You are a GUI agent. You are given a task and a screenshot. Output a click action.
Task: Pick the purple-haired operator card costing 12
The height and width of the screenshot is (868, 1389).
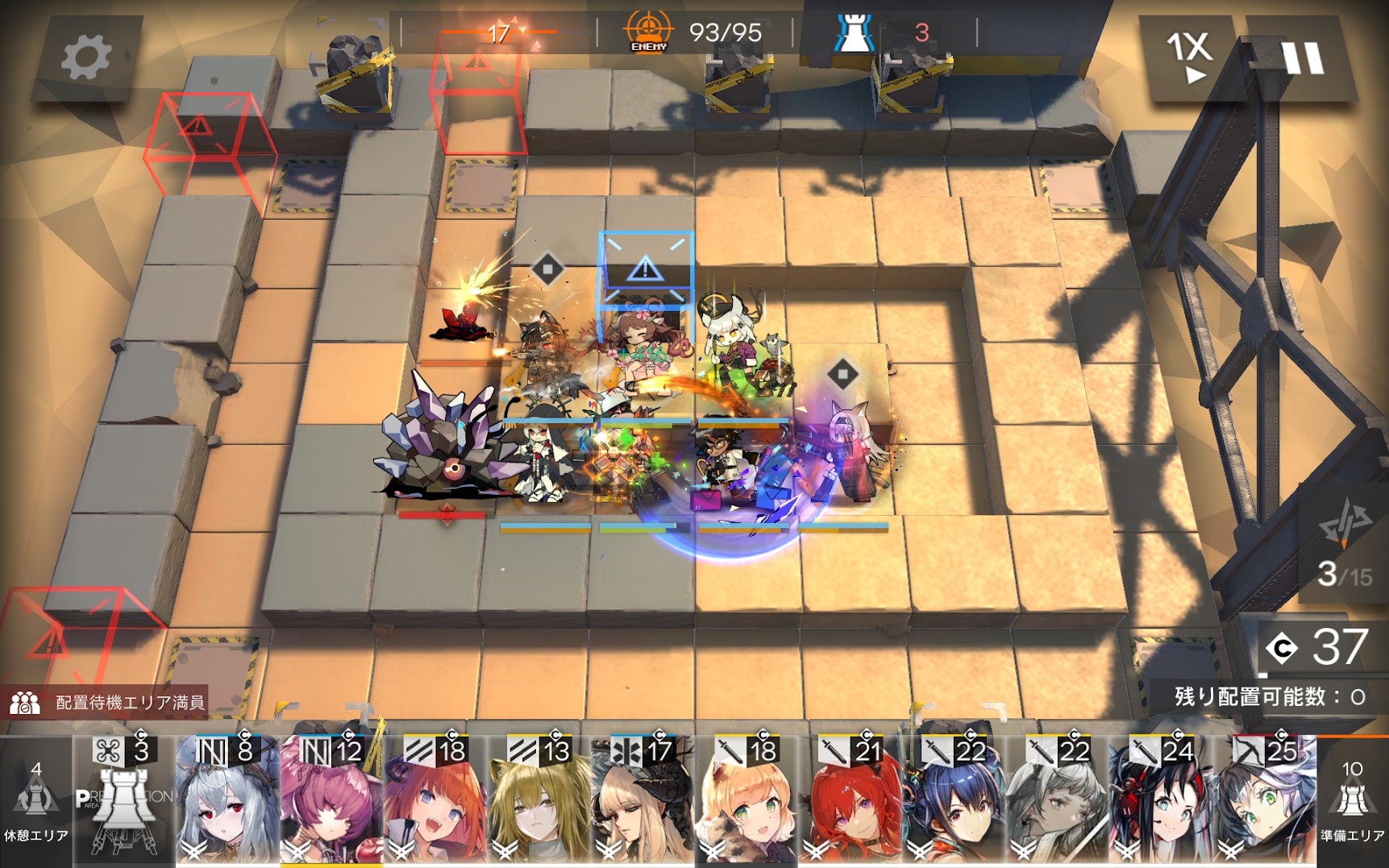tap(331, 801)
